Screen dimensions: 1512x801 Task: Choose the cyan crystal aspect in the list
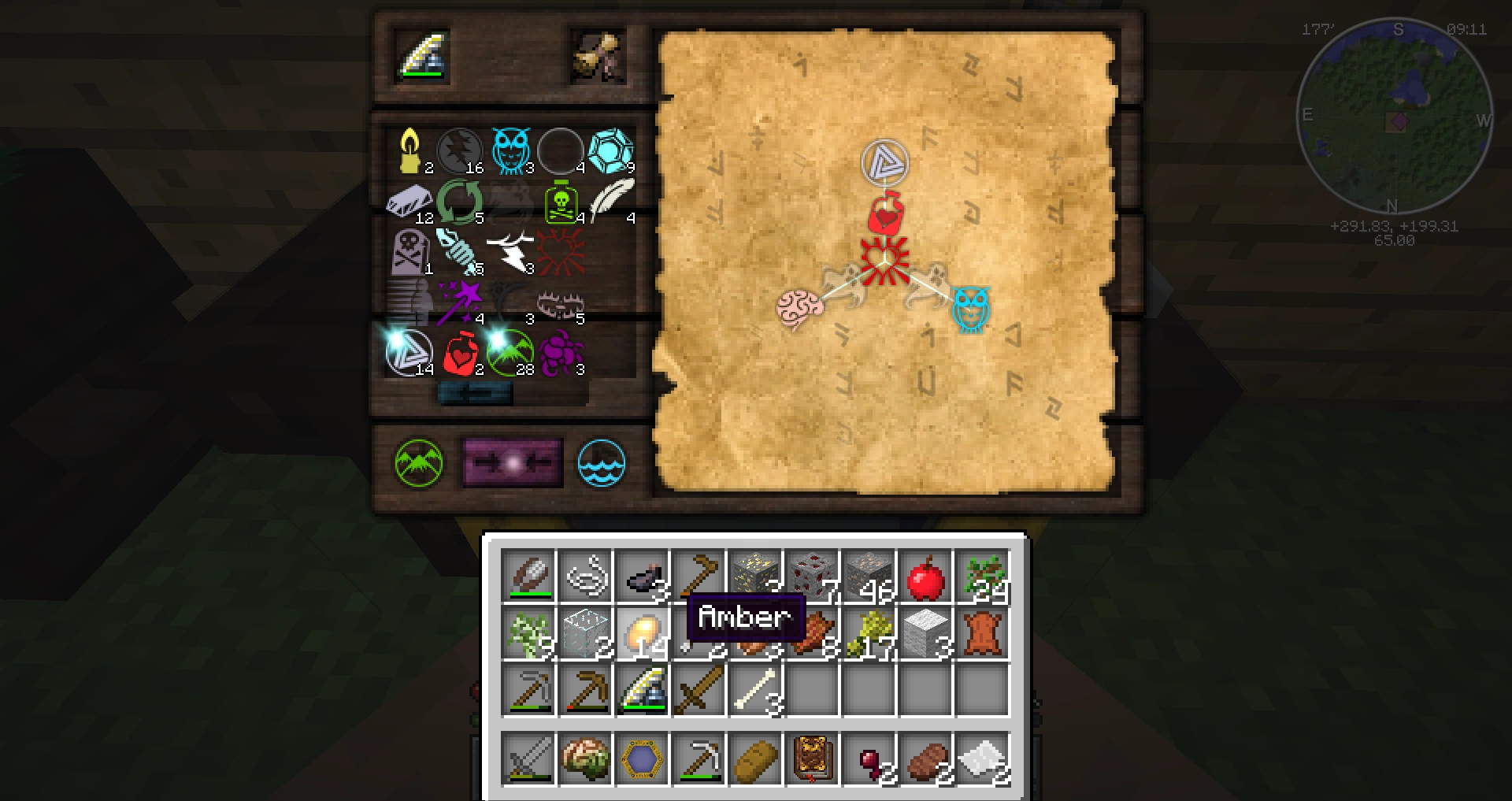point(611,151)
